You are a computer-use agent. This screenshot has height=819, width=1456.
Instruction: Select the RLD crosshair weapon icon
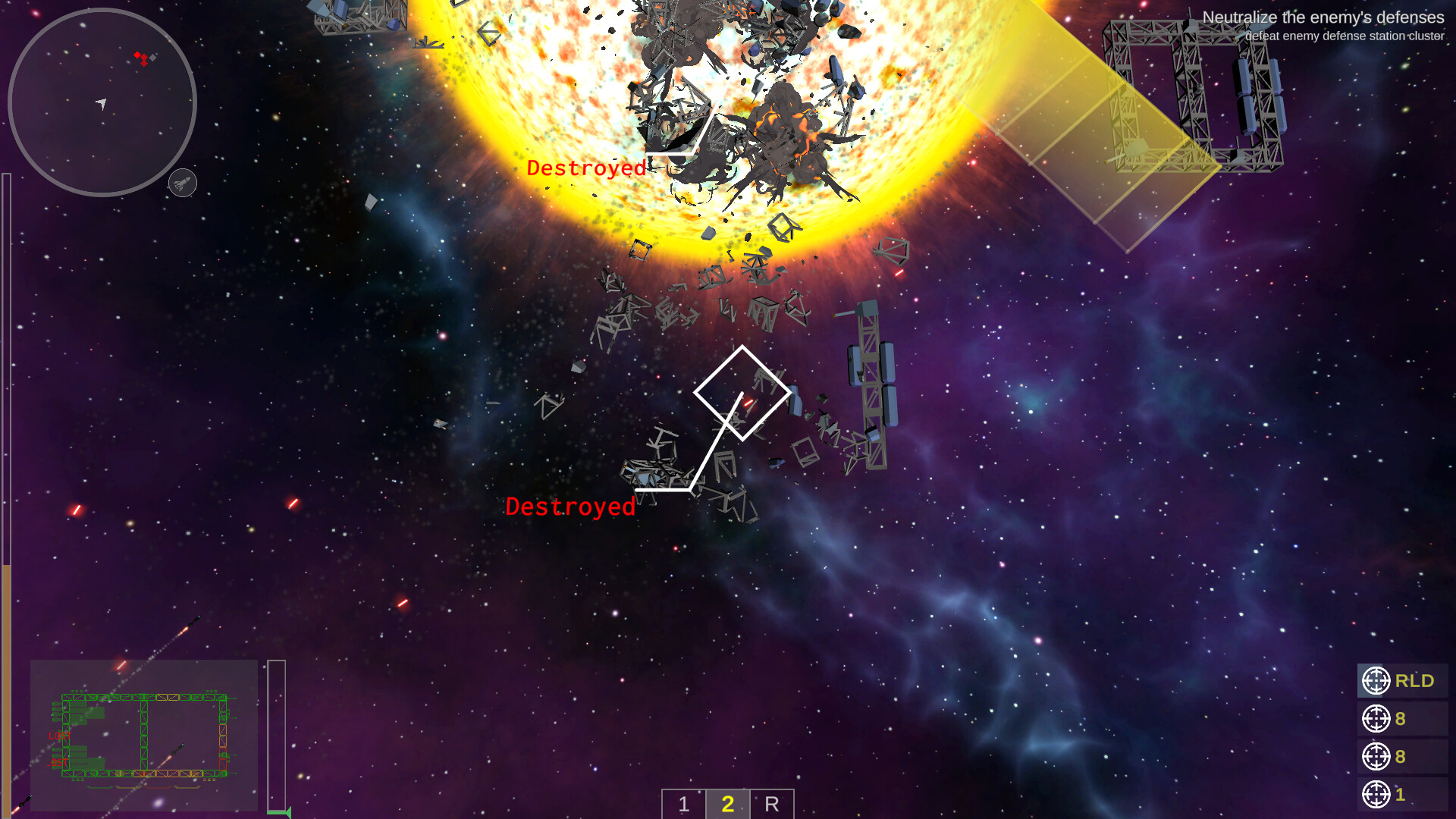(1376, 680)
